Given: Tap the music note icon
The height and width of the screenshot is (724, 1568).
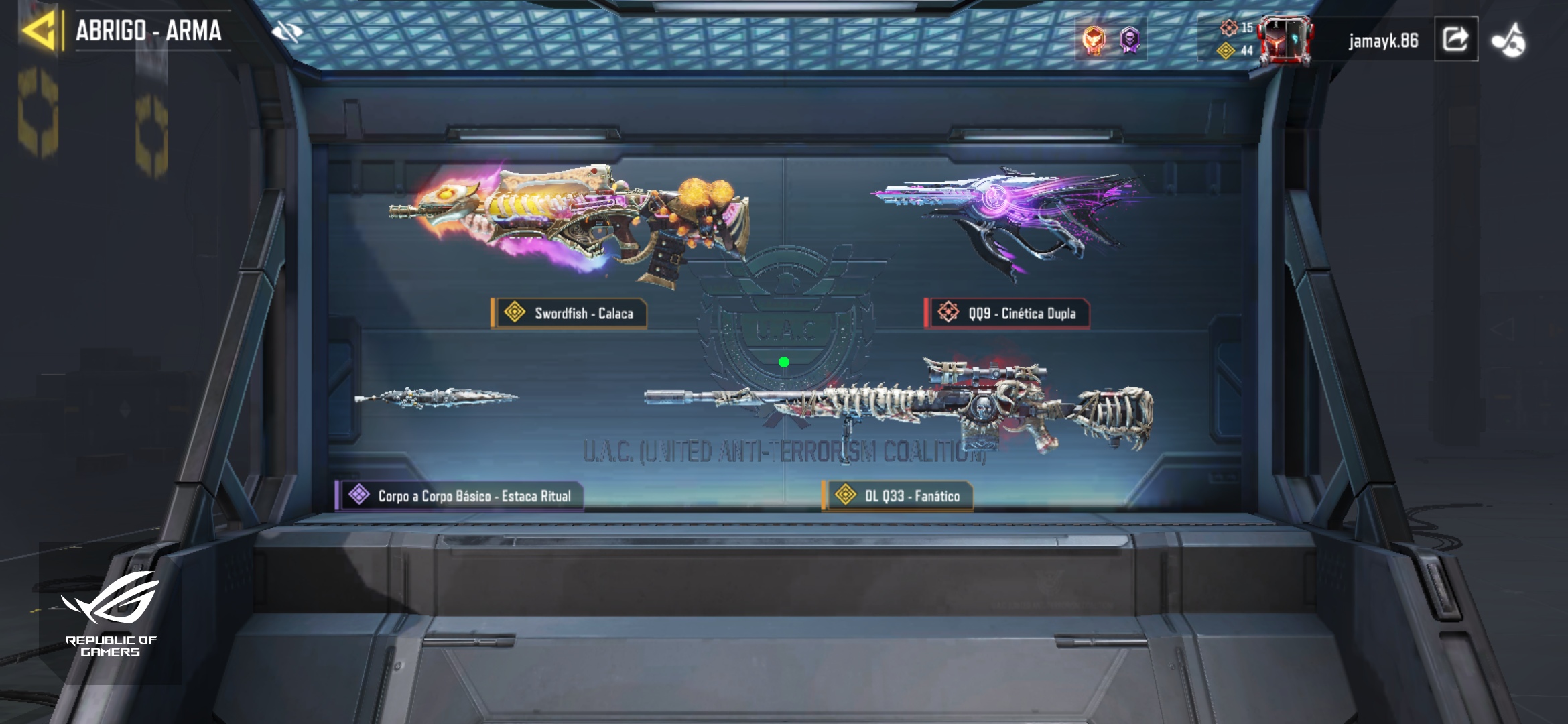Looking at the screenshot, I should [1508, 40].
